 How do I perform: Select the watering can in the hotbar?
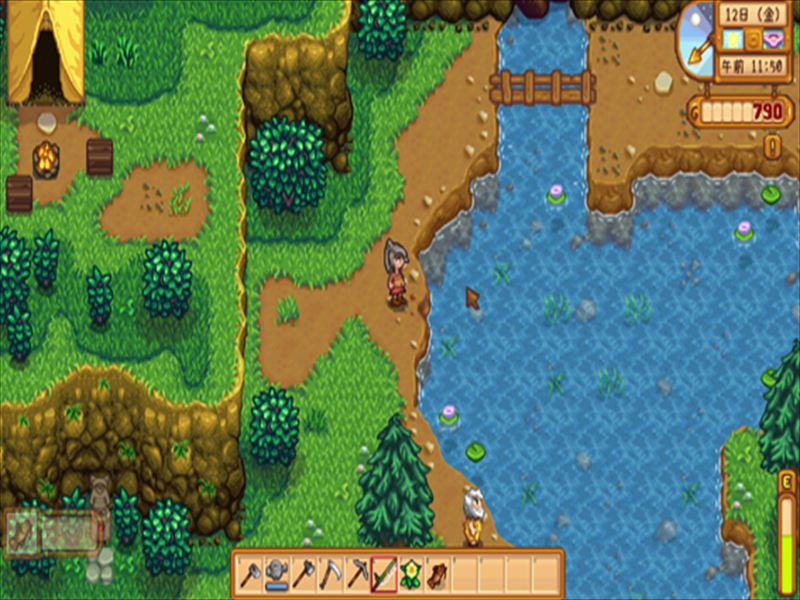coord(277,574)
